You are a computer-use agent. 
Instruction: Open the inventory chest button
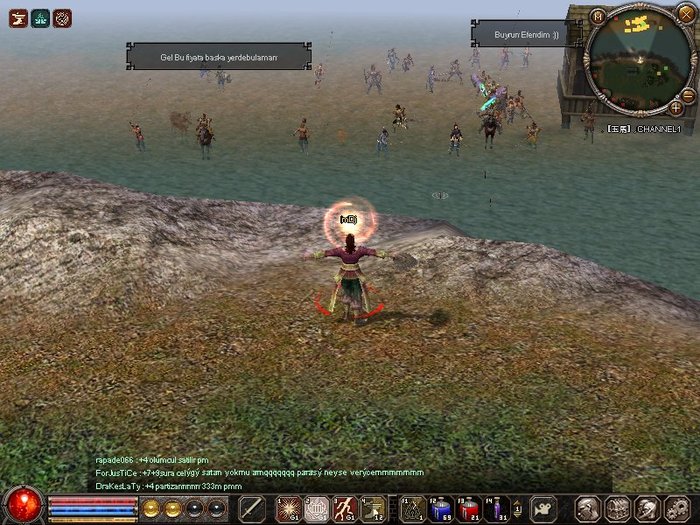[618, 508]
